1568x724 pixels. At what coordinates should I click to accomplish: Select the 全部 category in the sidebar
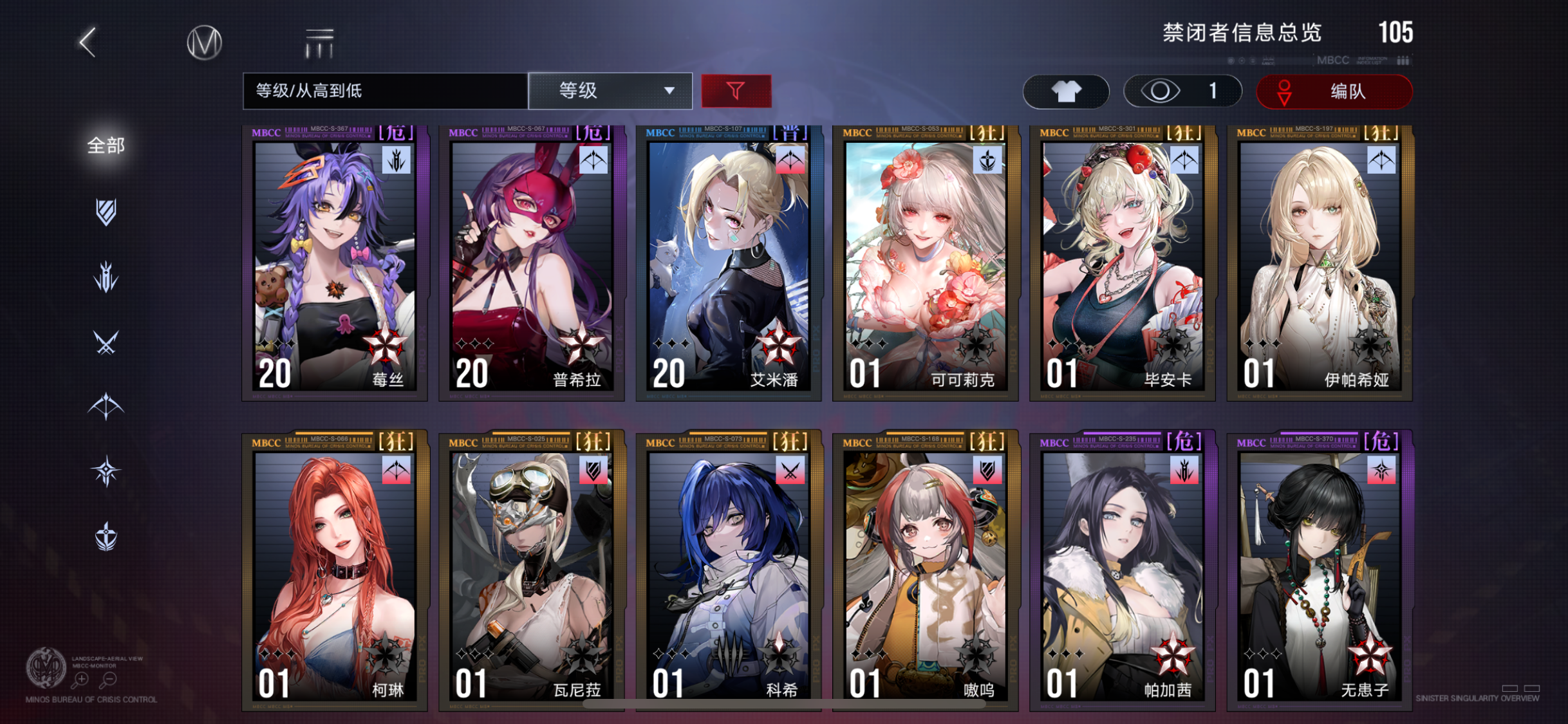[x=104, y=146]
